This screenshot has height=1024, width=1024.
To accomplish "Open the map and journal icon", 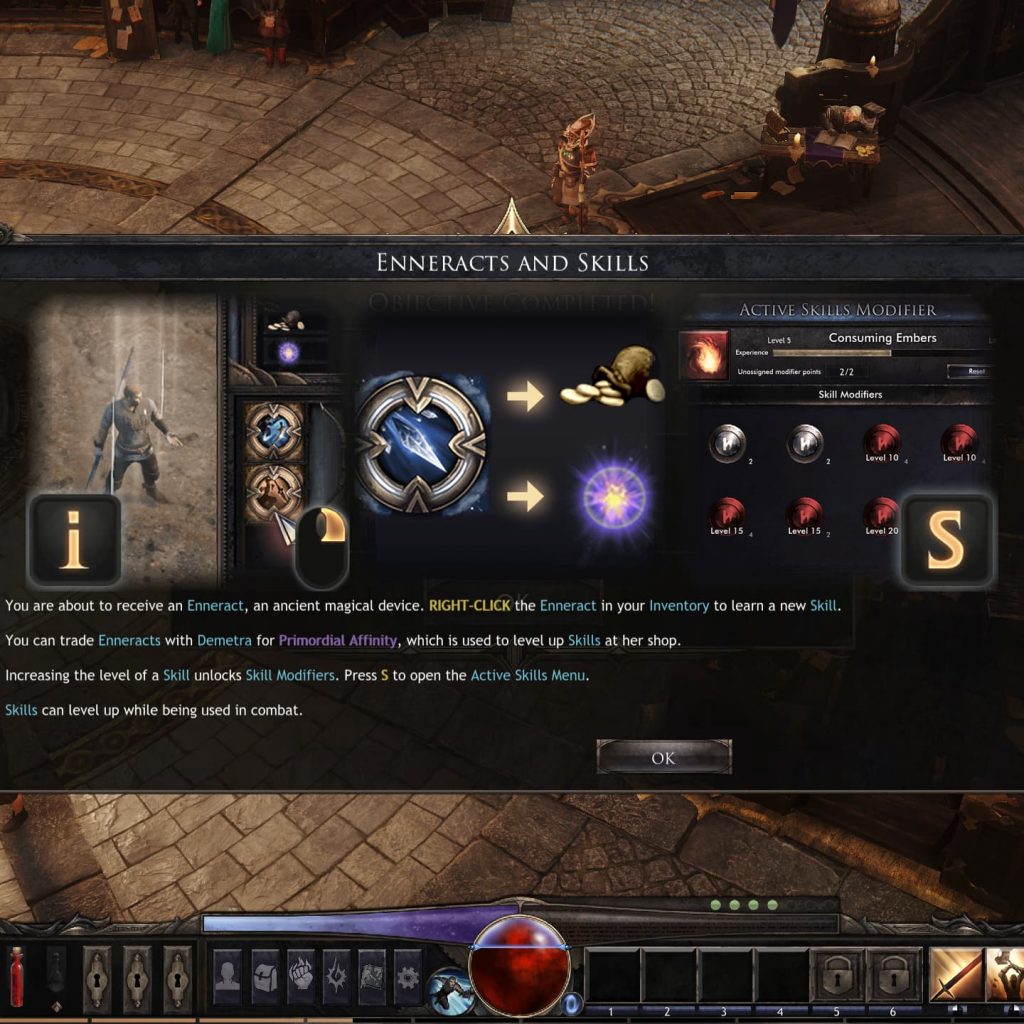I will (372, 976).
